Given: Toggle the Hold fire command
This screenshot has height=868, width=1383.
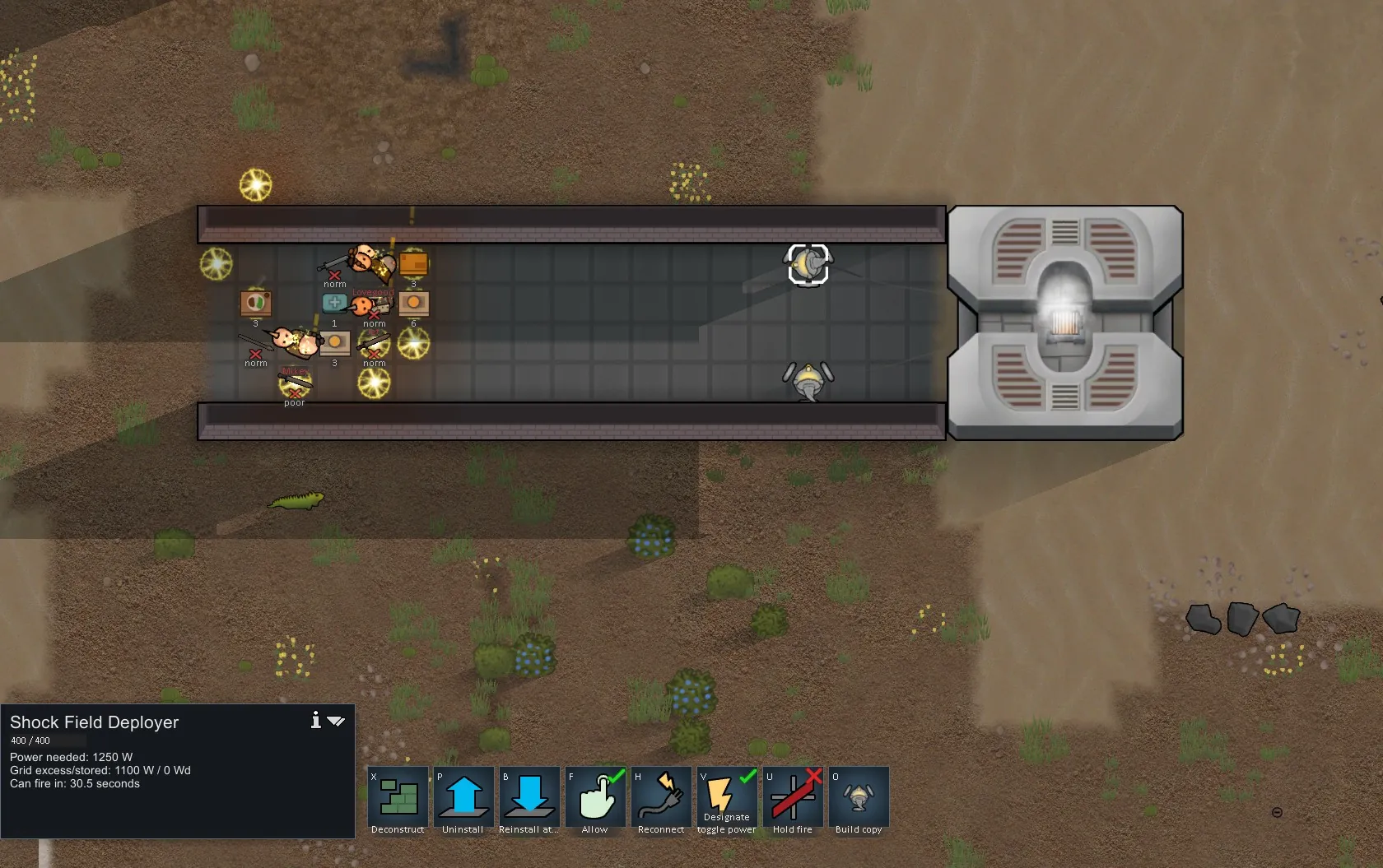Looking at the screenshot, I should click(793, 796).
